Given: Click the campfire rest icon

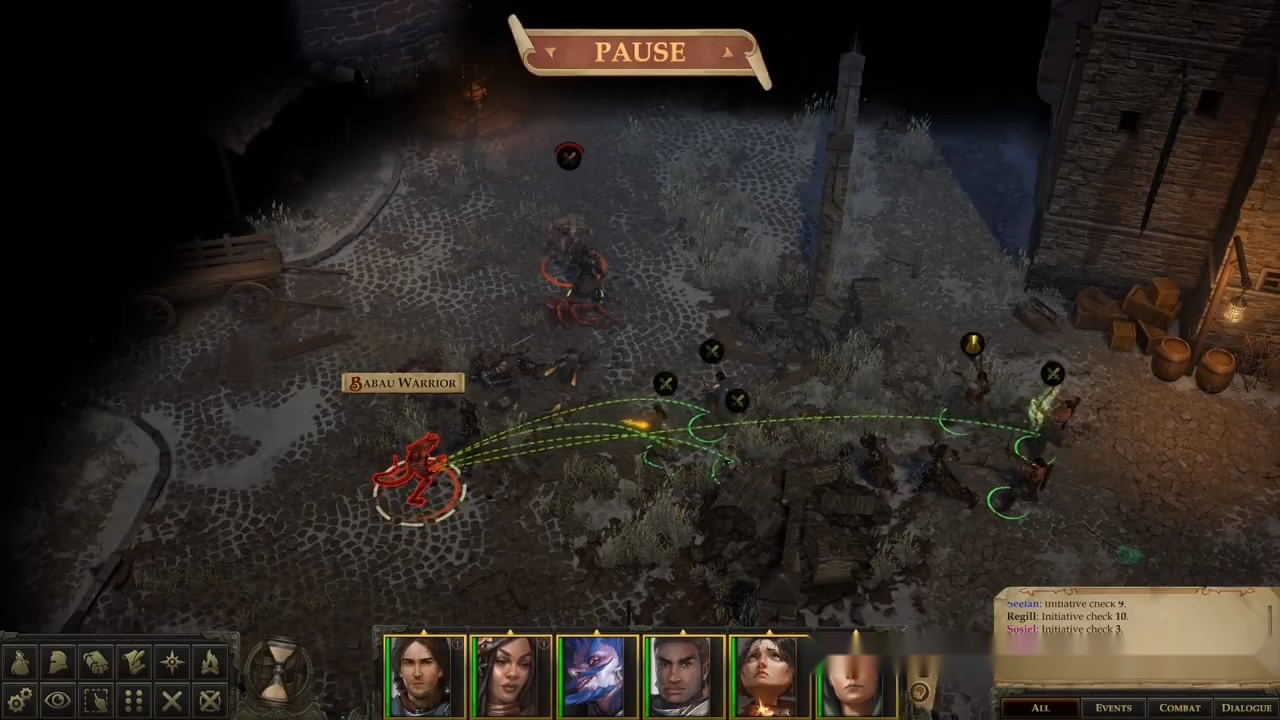Looking at the screenshot, I should pos(210,661).
